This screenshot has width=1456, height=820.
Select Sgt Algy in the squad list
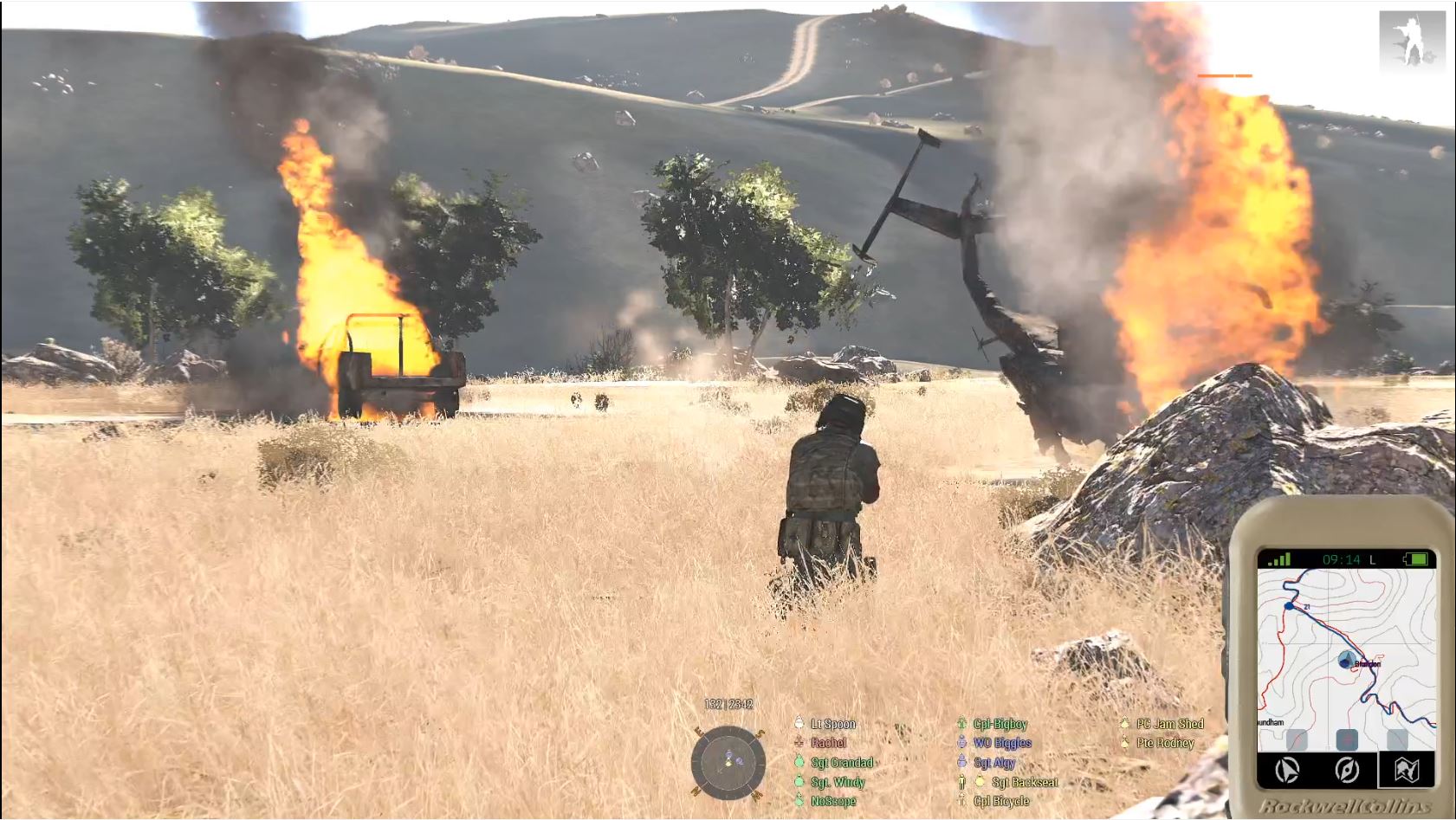pyautogui.click(x=993, y=763)
